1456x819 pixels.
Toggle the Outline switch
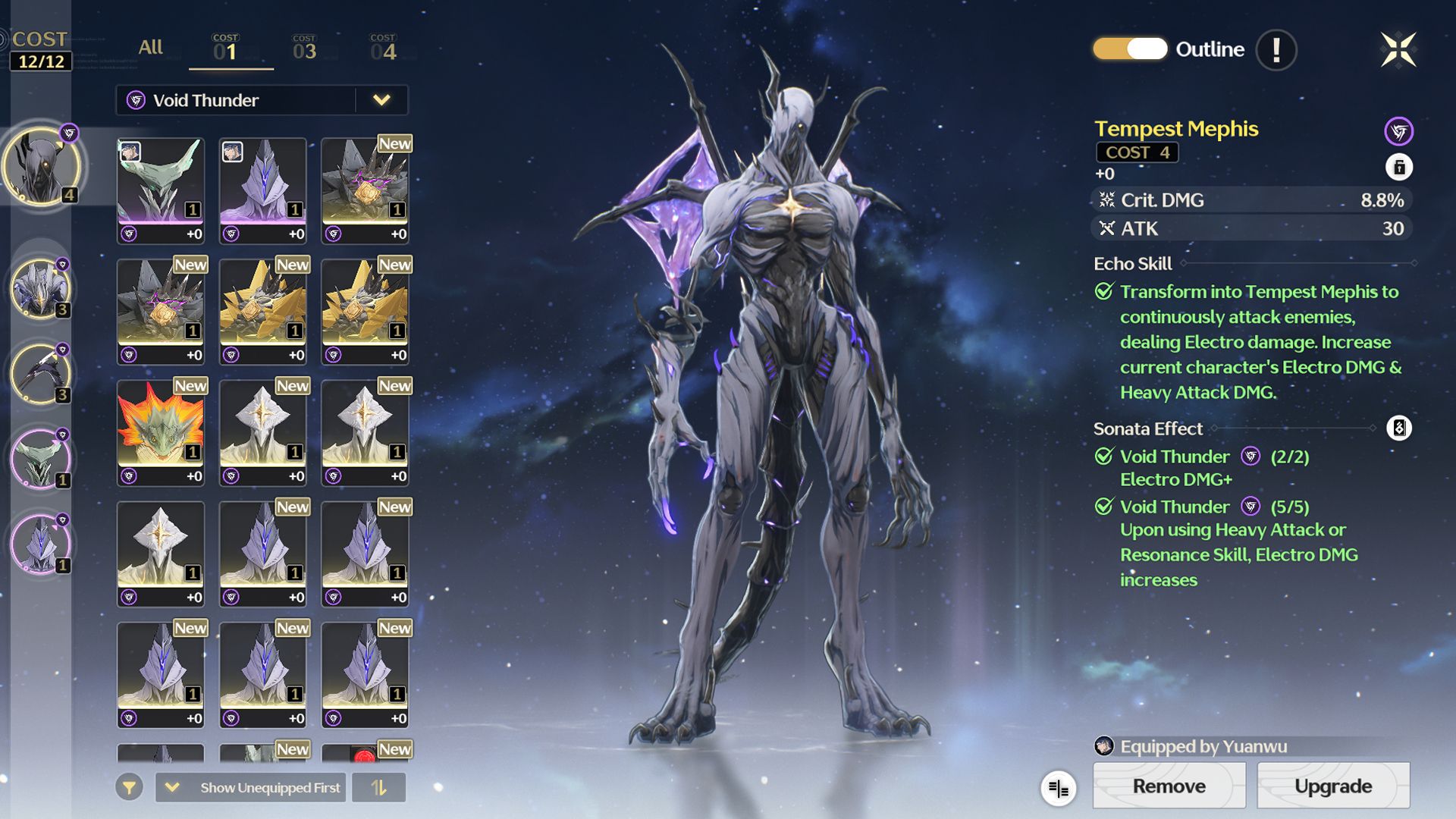point(1129,49)
